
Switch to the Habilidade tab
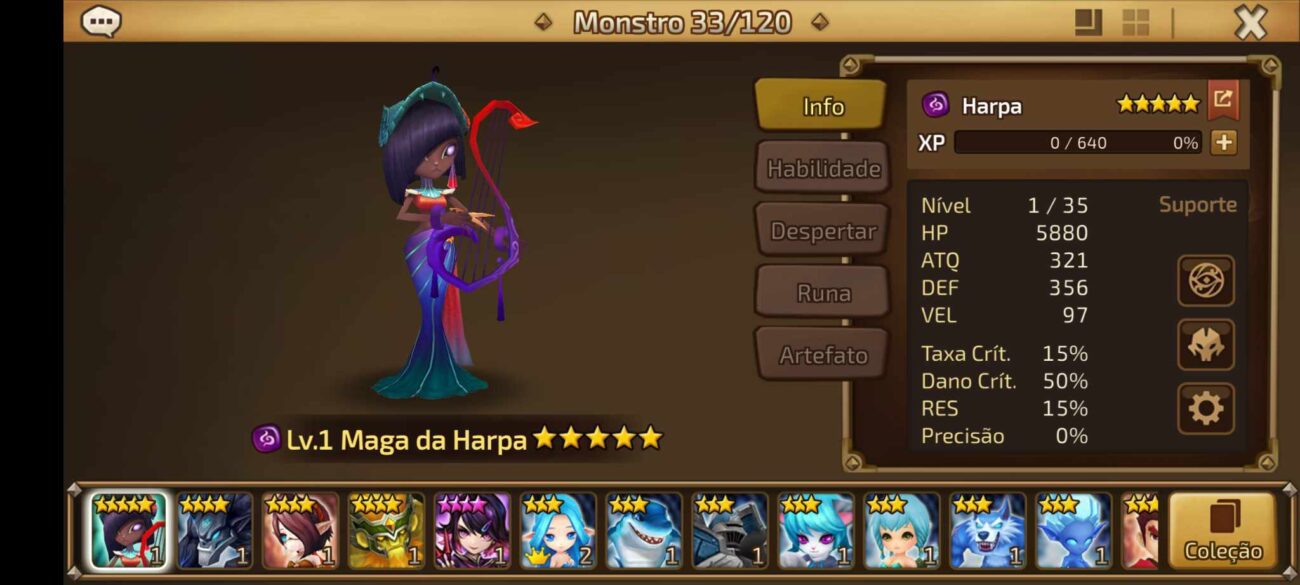[822, 169]
